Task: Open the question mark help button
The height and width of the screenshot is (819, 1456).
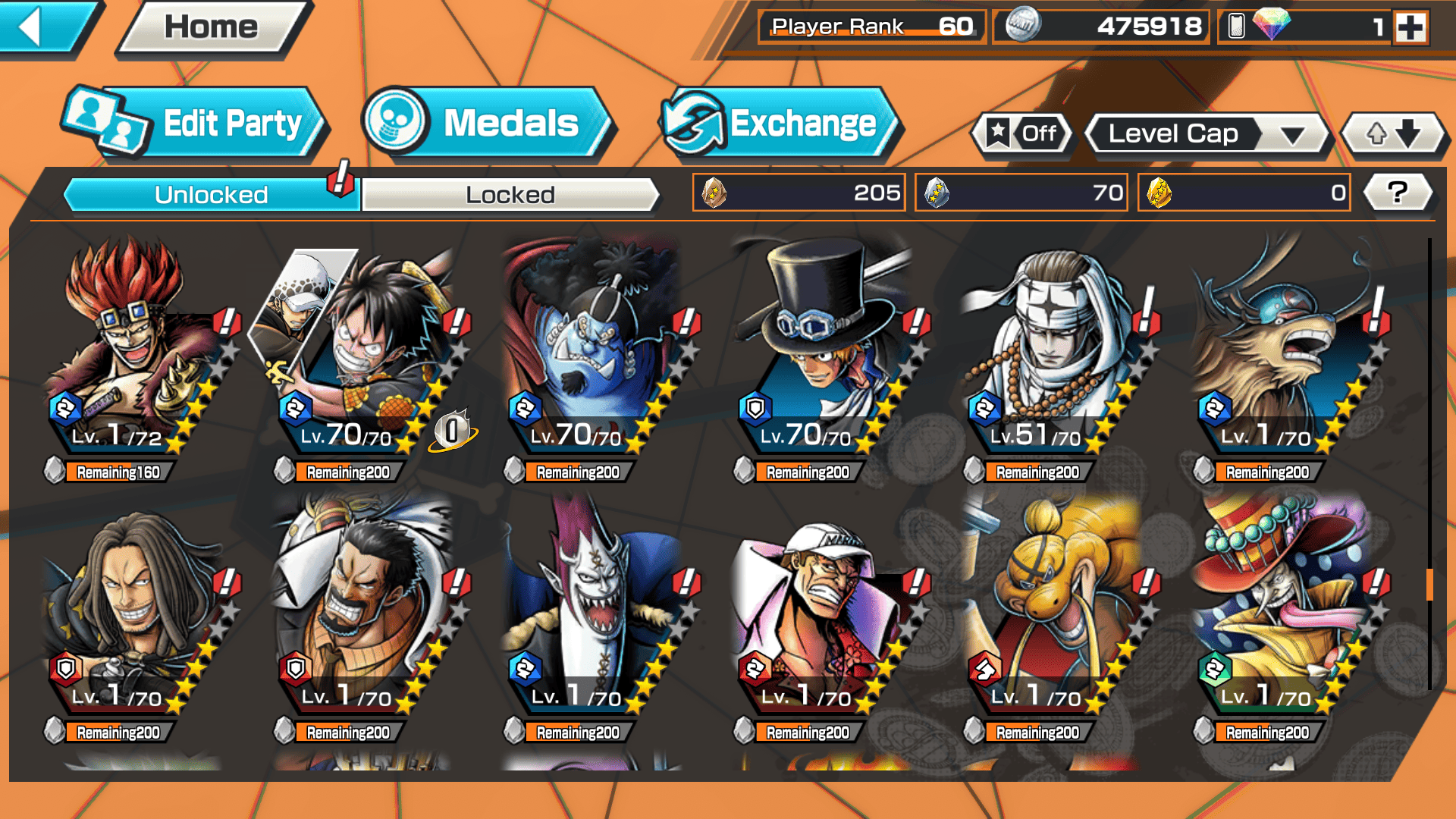Action: coord(1397,193)
